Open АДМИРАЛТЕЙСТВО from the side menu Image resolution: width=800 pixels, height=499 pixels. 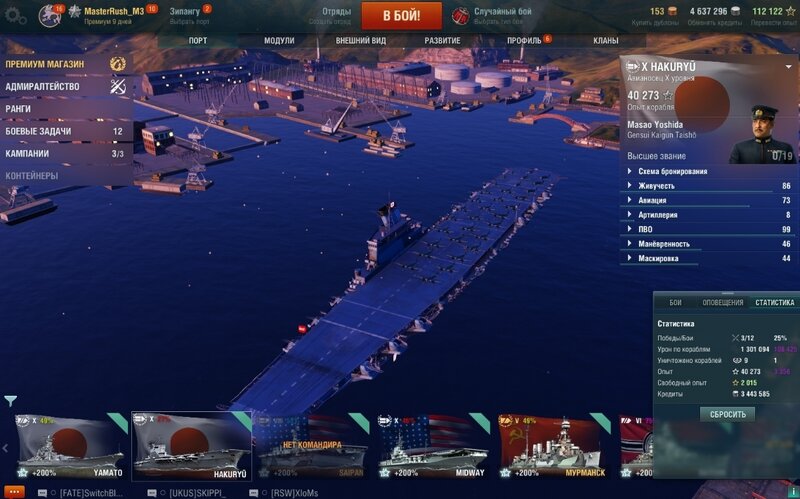(x=42, y=87)
